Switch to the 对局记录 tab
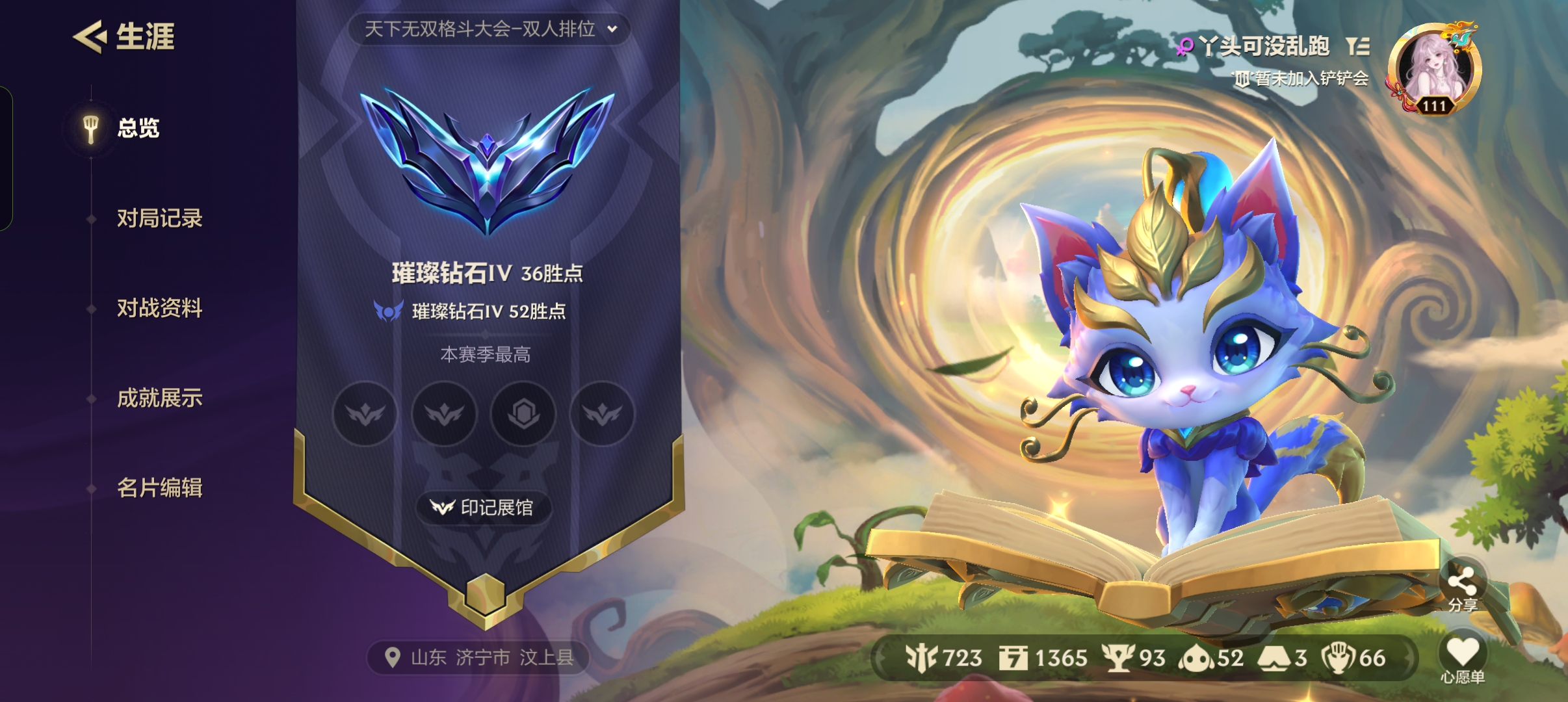Screen dimensions: 1568x702 [161, 219]
